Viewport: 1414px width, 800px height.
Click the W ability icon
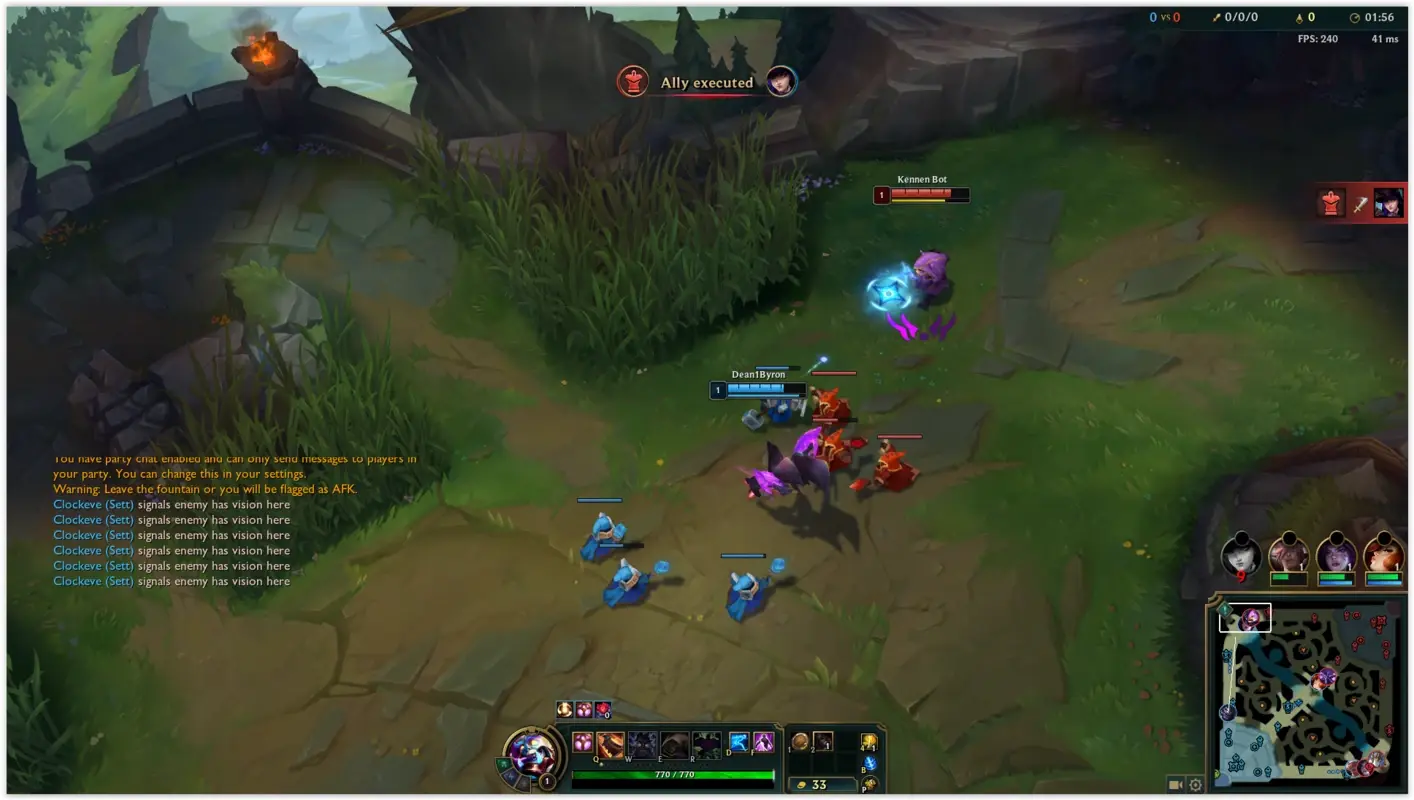(641, 743)
